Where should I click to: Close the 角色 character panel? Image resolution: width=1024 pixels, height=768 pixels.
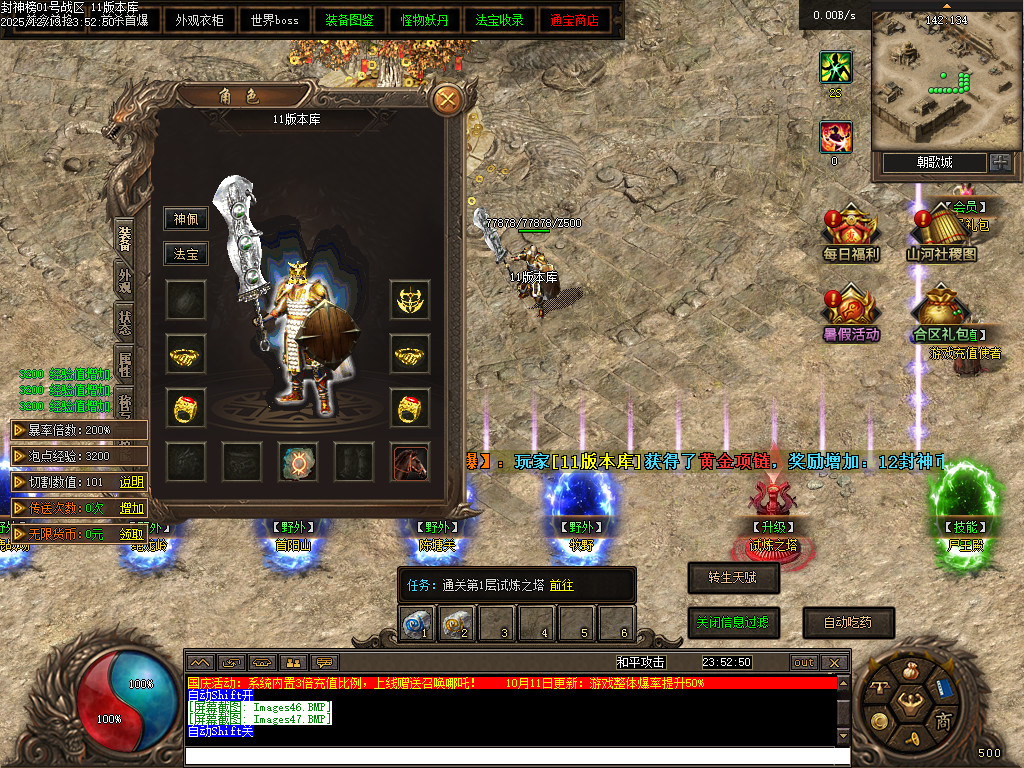[x=447, y=99]
